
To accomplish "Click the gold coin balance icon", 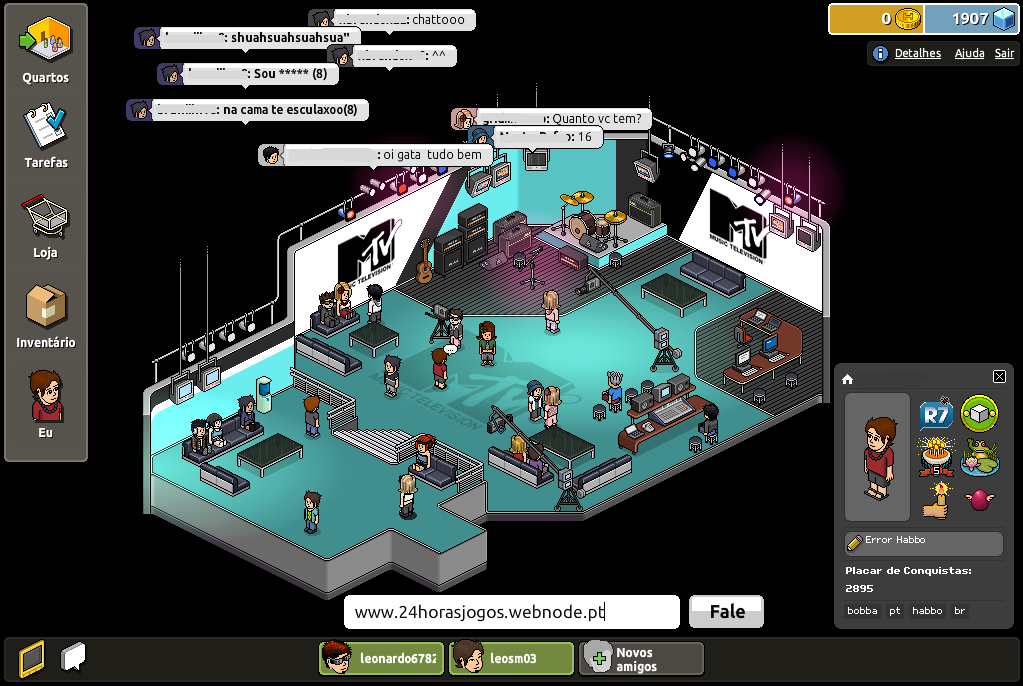I will 907,19.
